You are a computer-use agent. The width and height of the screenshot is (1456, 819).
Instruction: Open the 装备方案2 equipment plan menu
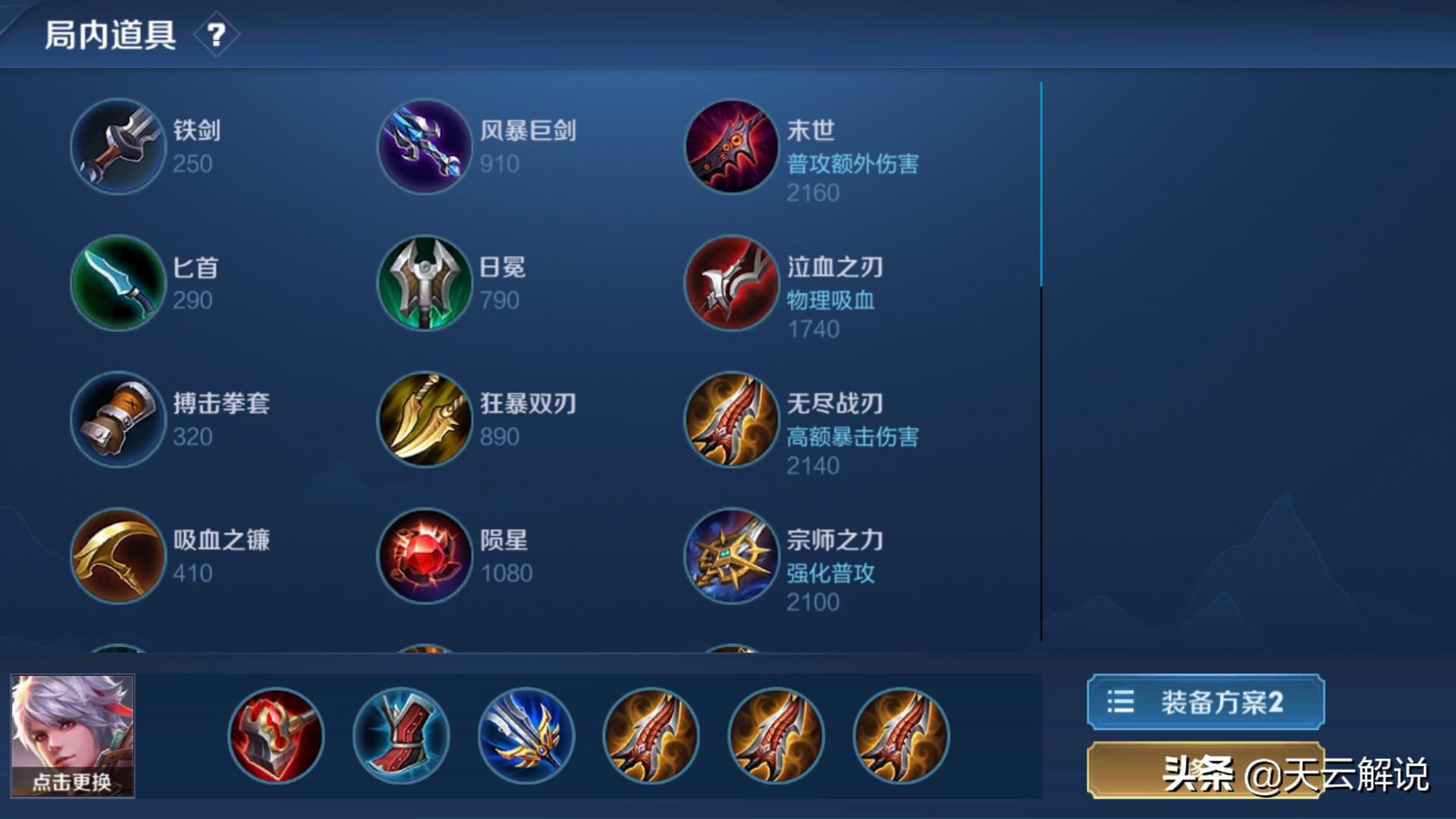(1204, 703)
